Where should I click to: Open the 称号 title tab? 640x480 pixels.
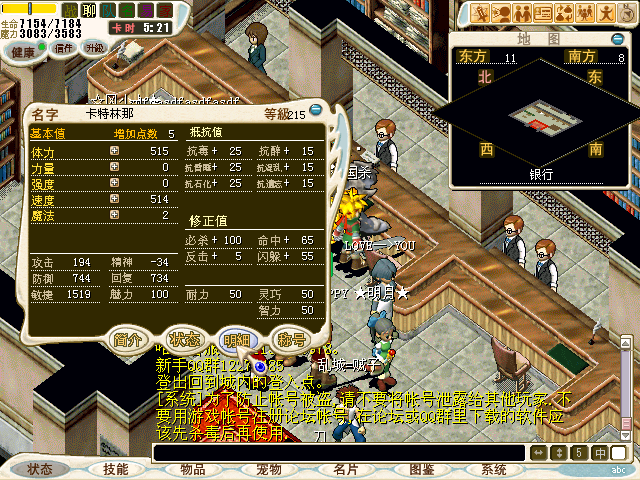(x=292, y=339)
